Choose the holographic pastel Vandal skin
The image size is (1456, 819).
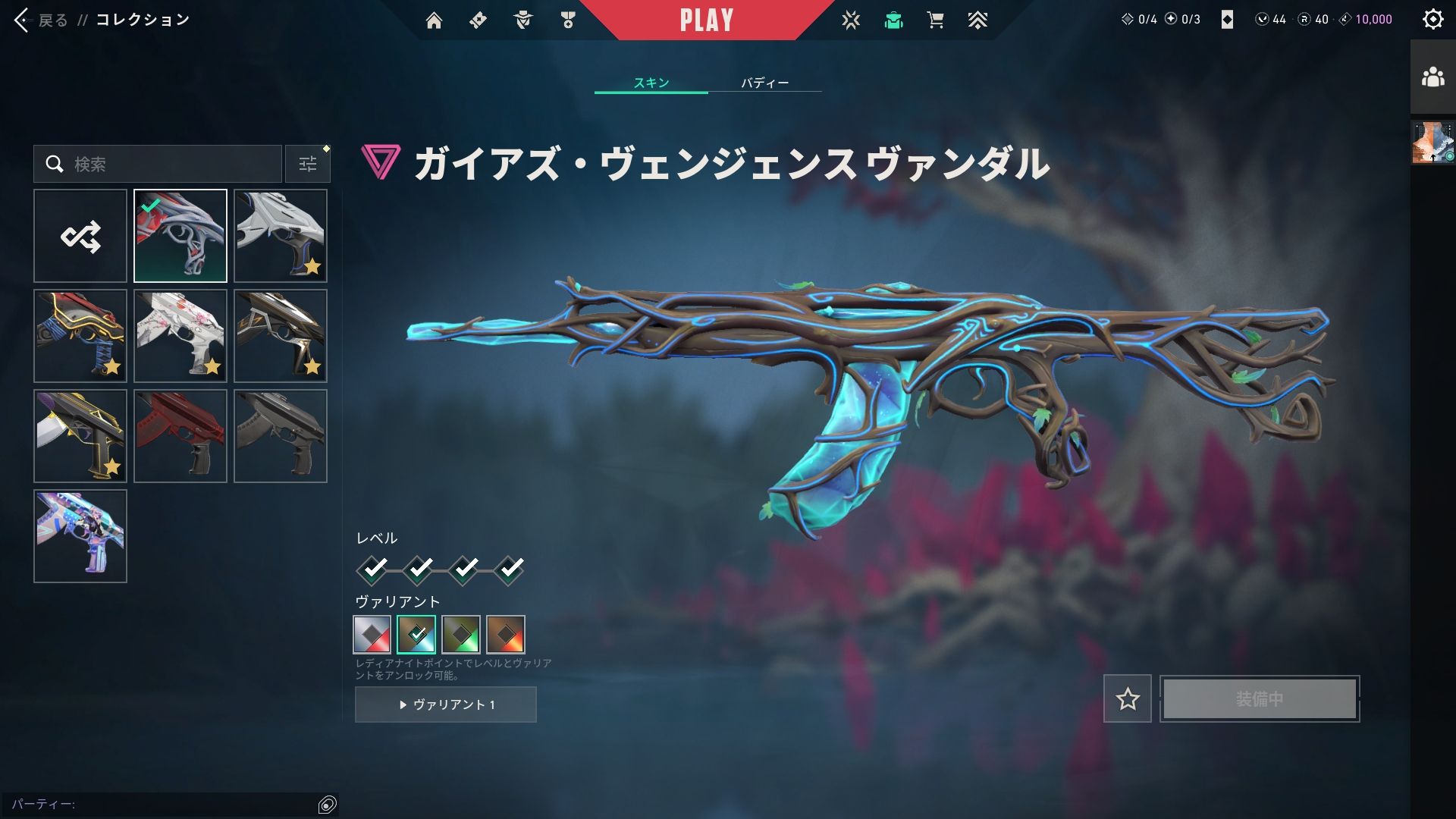click(x=80, y=536)
